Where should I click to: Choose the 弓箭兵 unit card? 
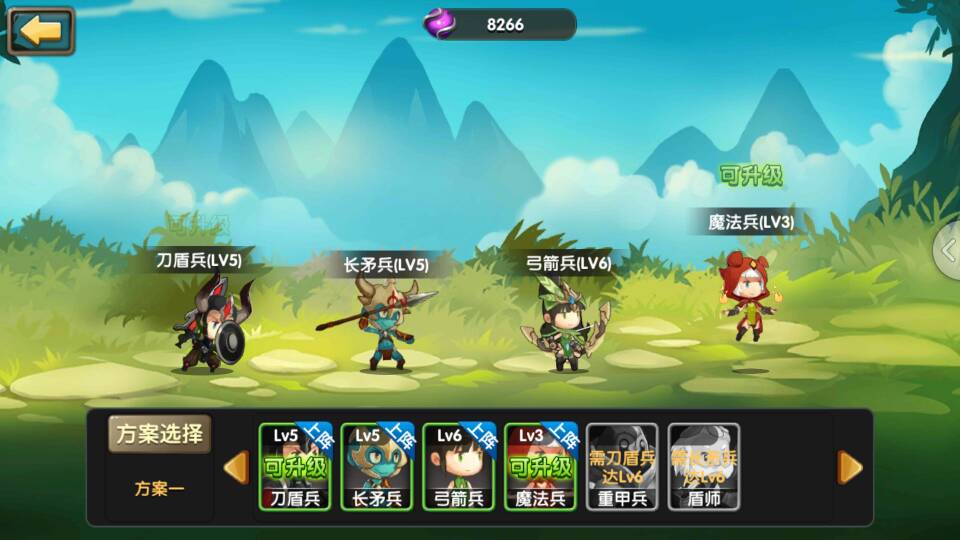(459, 466)
